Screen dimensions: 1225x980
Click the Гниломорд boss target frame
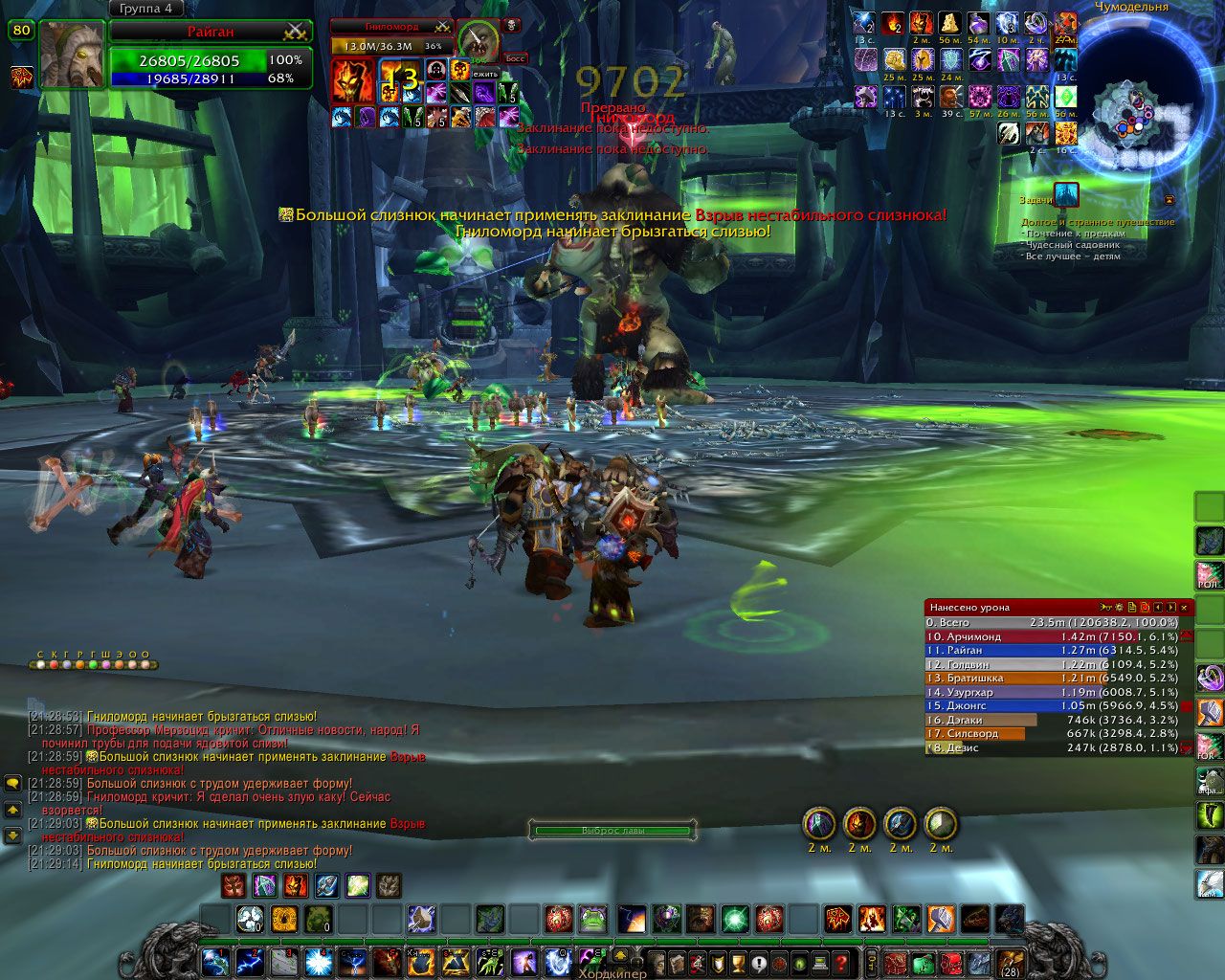392,28
